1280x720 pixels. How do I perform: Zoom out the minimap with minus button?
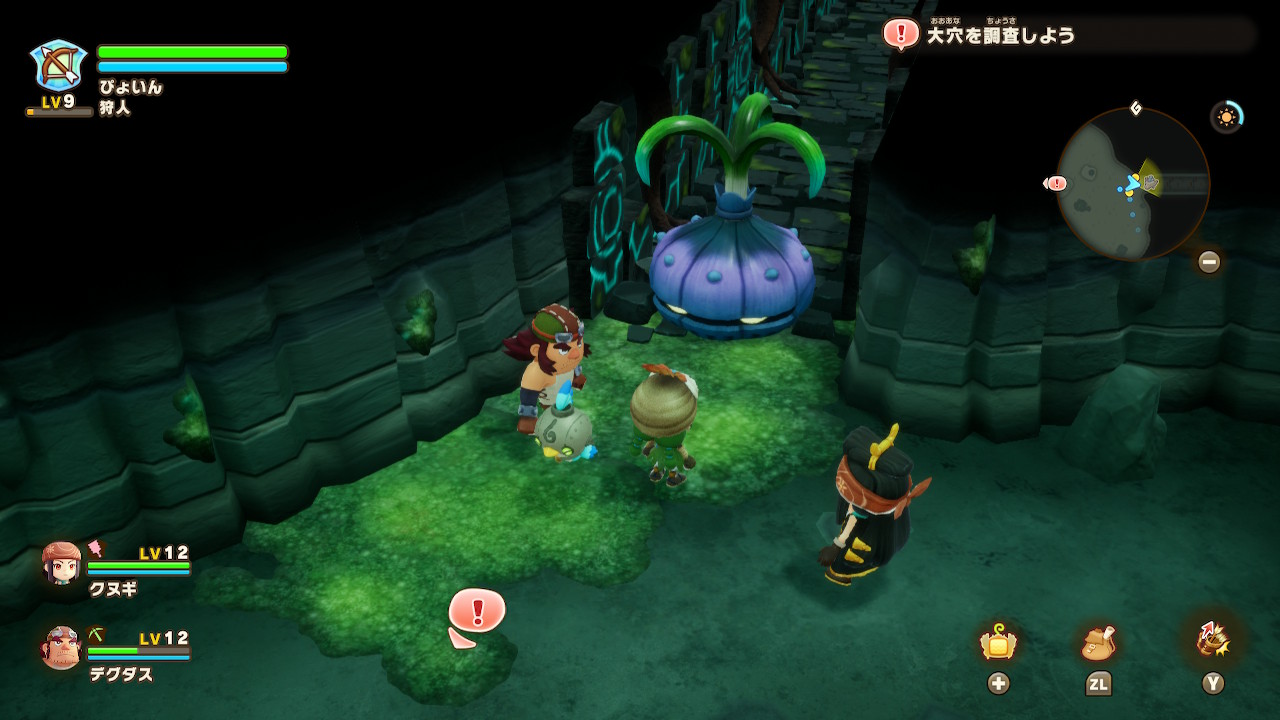click(x=1209, y=262)
